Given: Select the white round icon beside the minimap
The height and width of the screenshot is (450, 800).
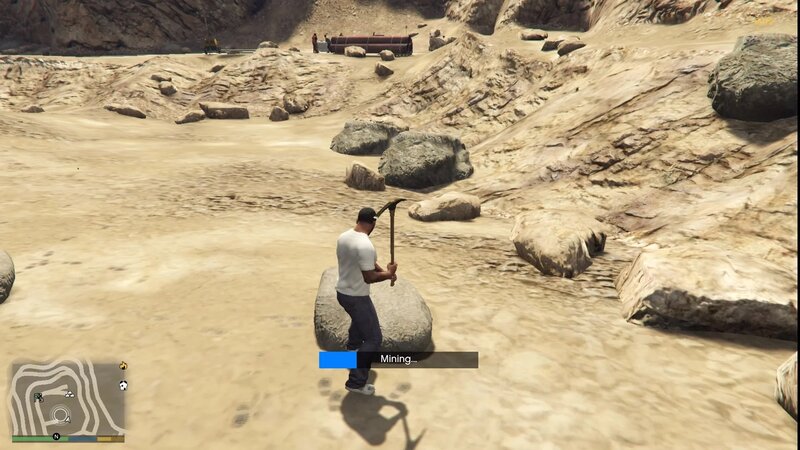Looking at the screenshot, I should point(123,385).
